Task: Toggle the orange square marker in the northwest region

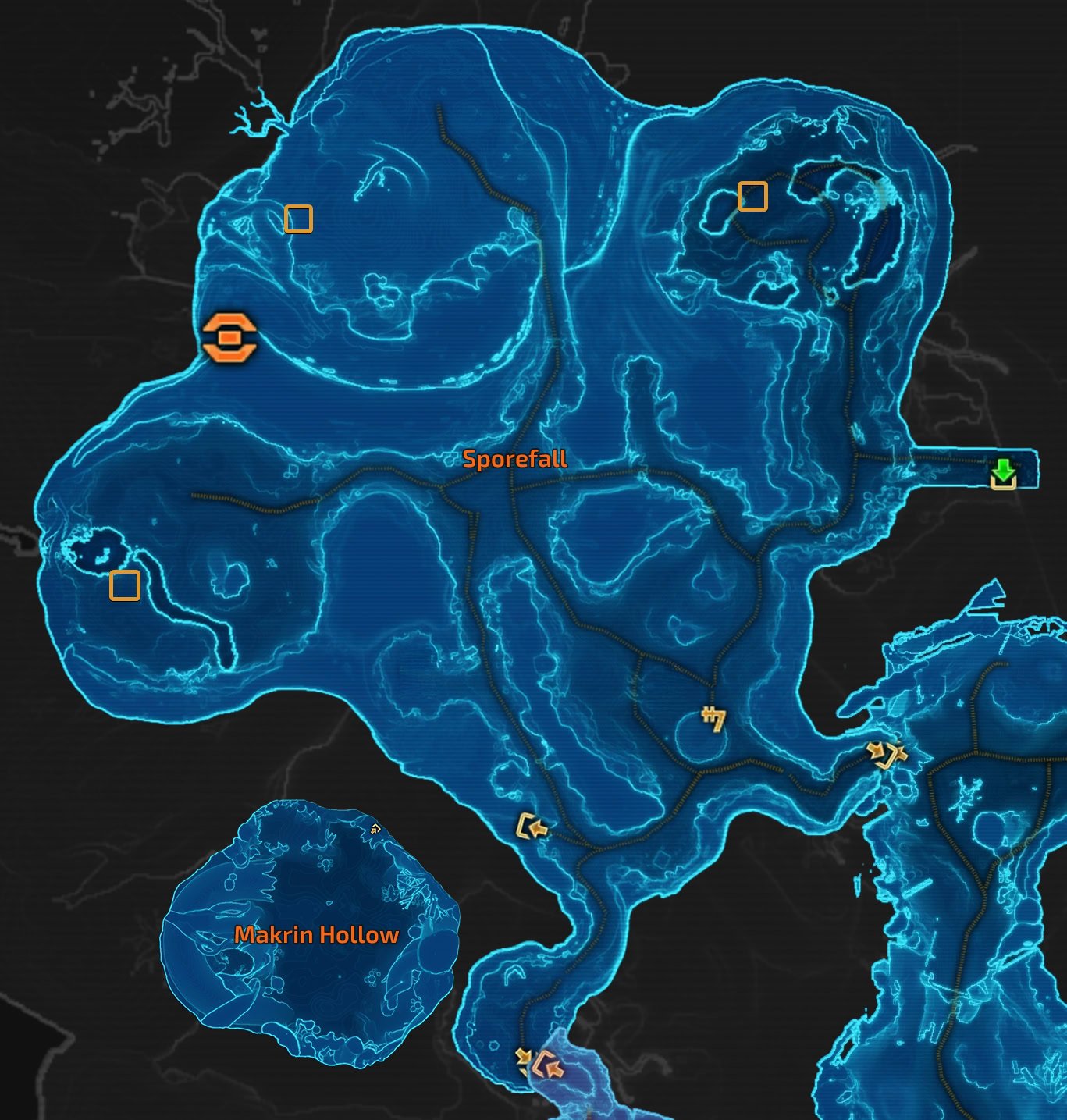Action: tap(299, 220)
